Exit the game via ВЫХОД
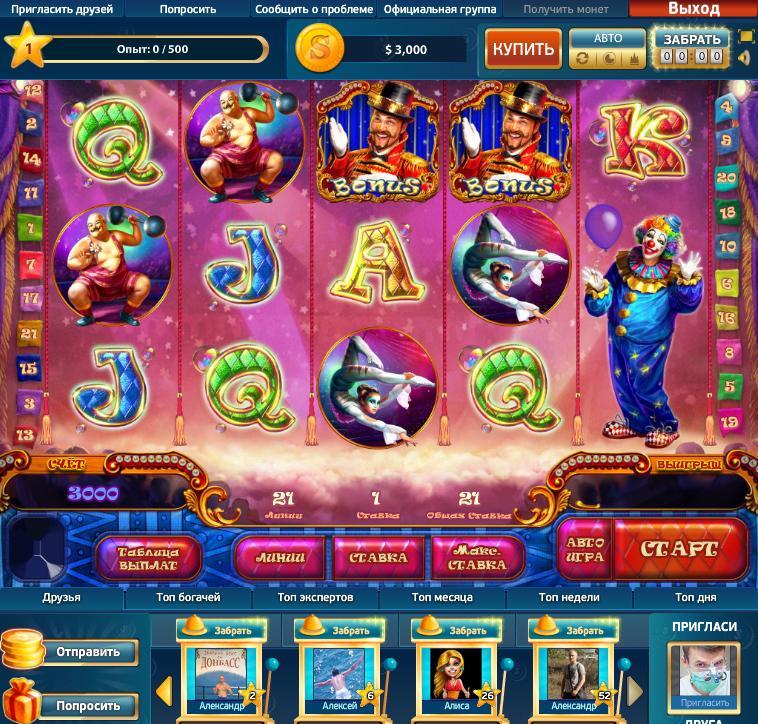 pos(693,9)
